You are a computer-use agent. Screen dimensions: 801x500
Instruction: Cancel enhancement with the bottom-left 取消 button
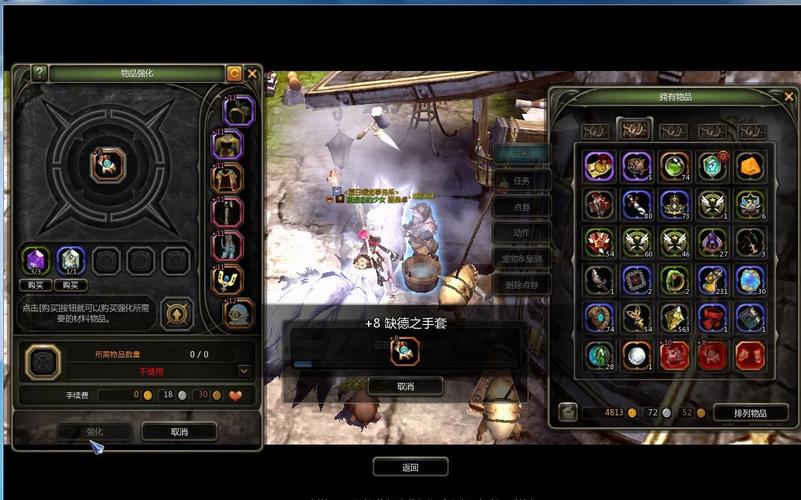[179, 432]
